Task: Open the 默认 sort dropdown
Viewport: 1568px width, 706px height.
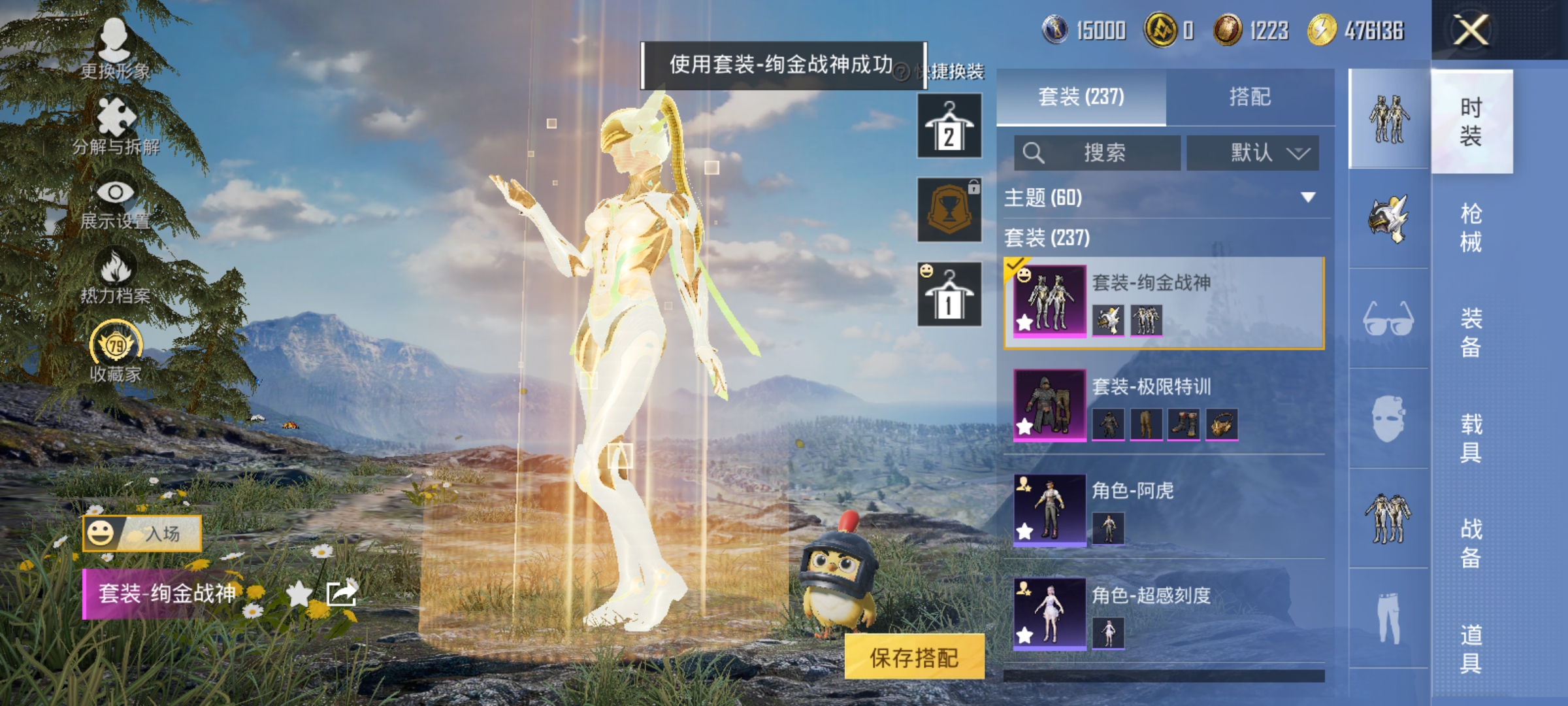Action: pyautogui.click(x=1252, y=154)
